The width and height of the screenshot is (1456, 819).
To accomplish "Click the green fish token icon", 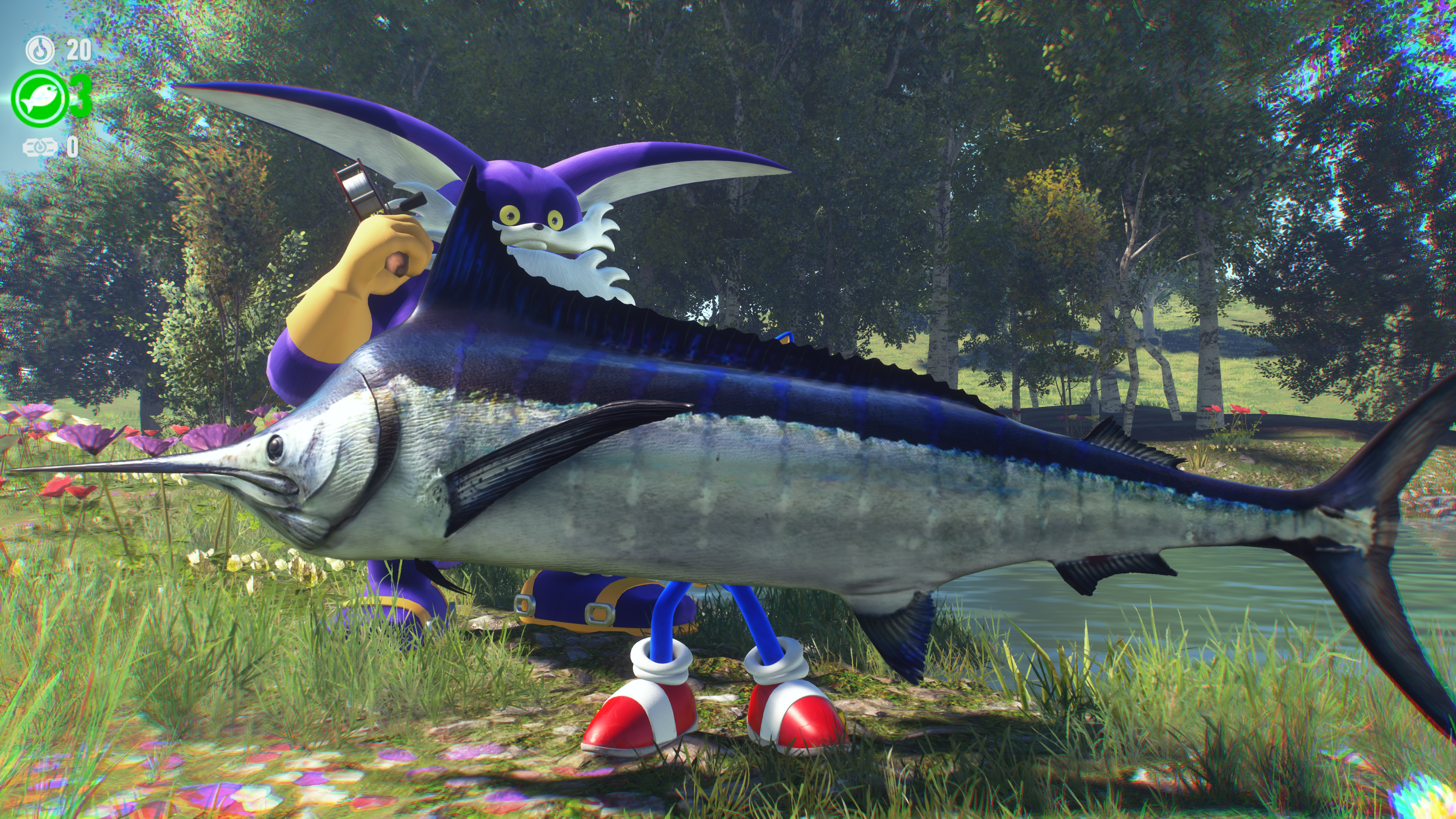I will click(x=39, y=99).
